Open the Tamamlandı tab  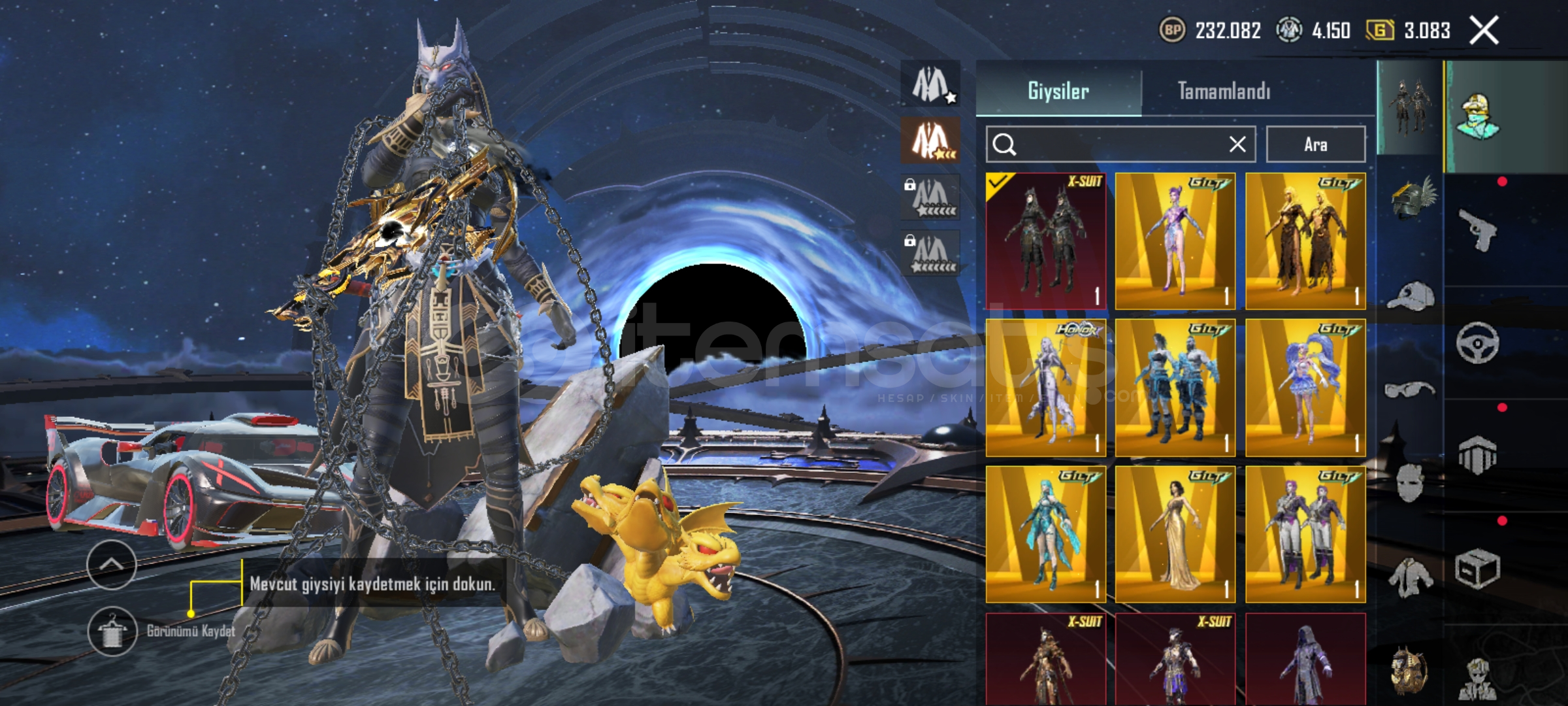pyautogui.click(x=1224, y=90)
